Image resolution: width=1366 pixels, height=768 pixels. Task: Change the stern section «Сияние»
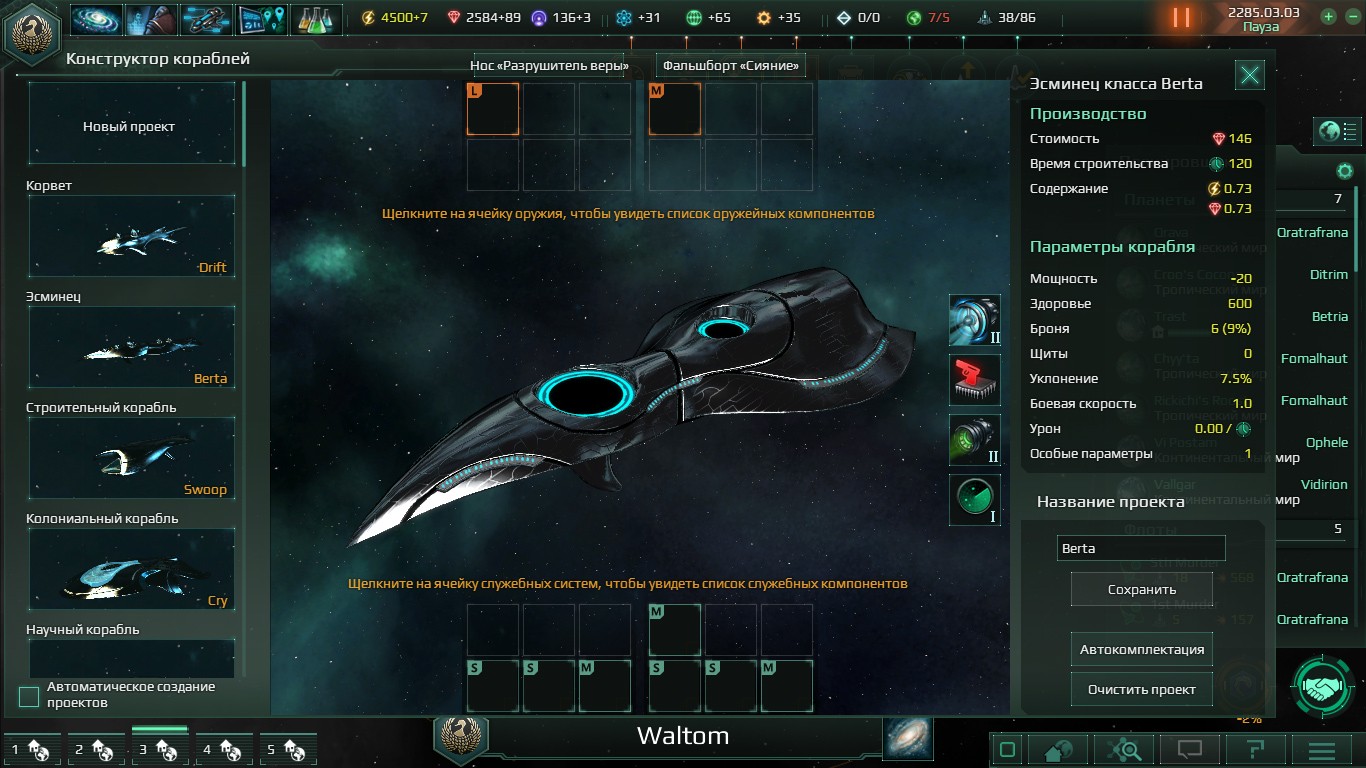731,66
